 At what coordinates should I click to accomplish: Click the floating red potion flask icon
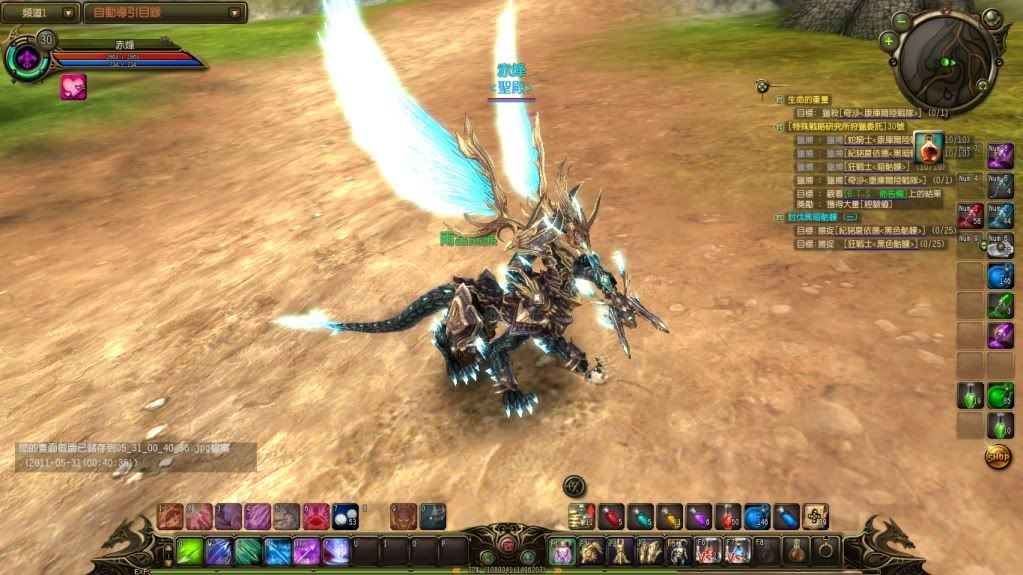click(x=928, y=147)
